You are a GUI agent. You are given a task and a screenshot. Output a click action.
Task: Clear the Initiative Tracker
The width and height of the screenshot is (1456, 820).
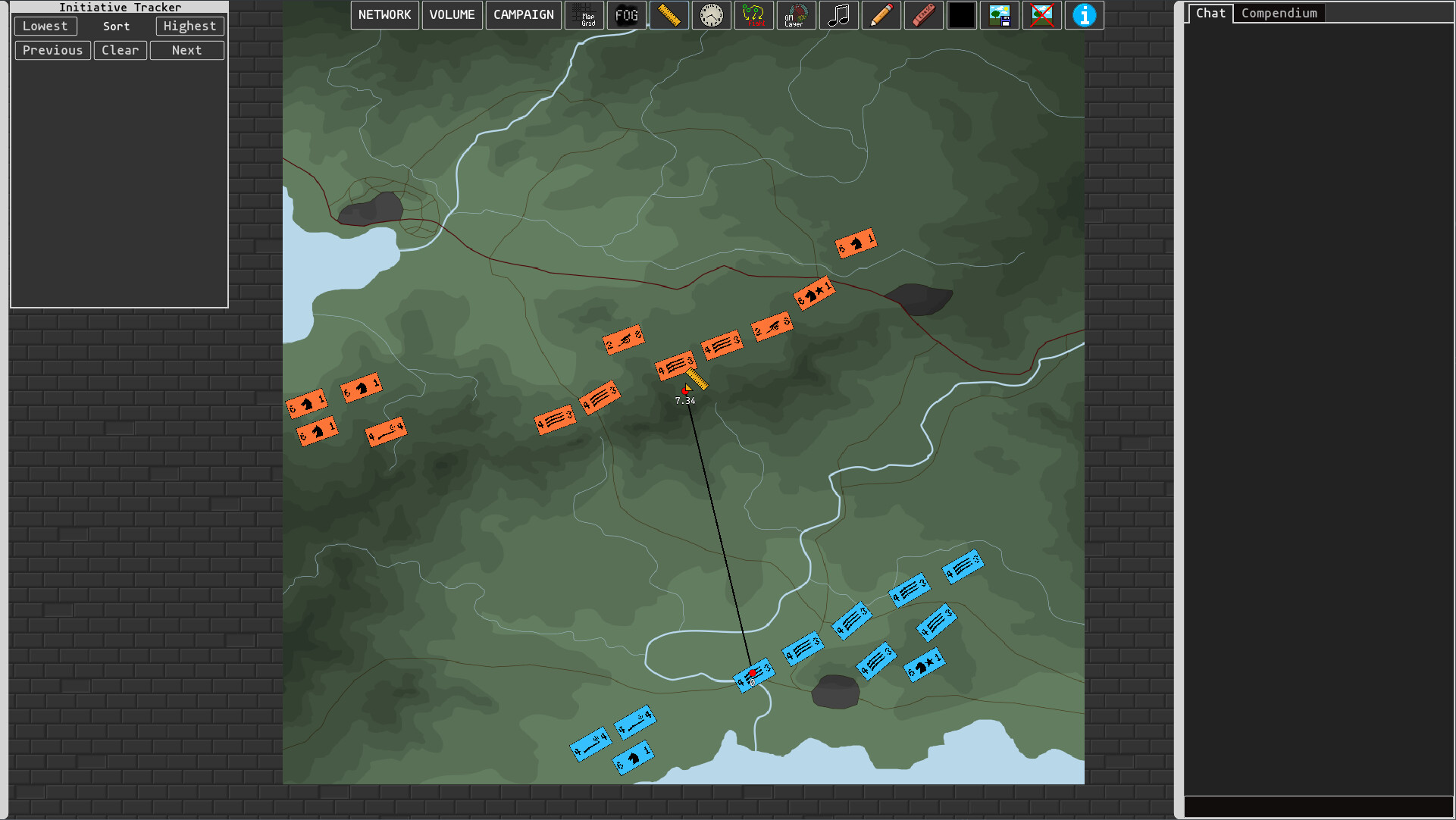tap(121, 50)
